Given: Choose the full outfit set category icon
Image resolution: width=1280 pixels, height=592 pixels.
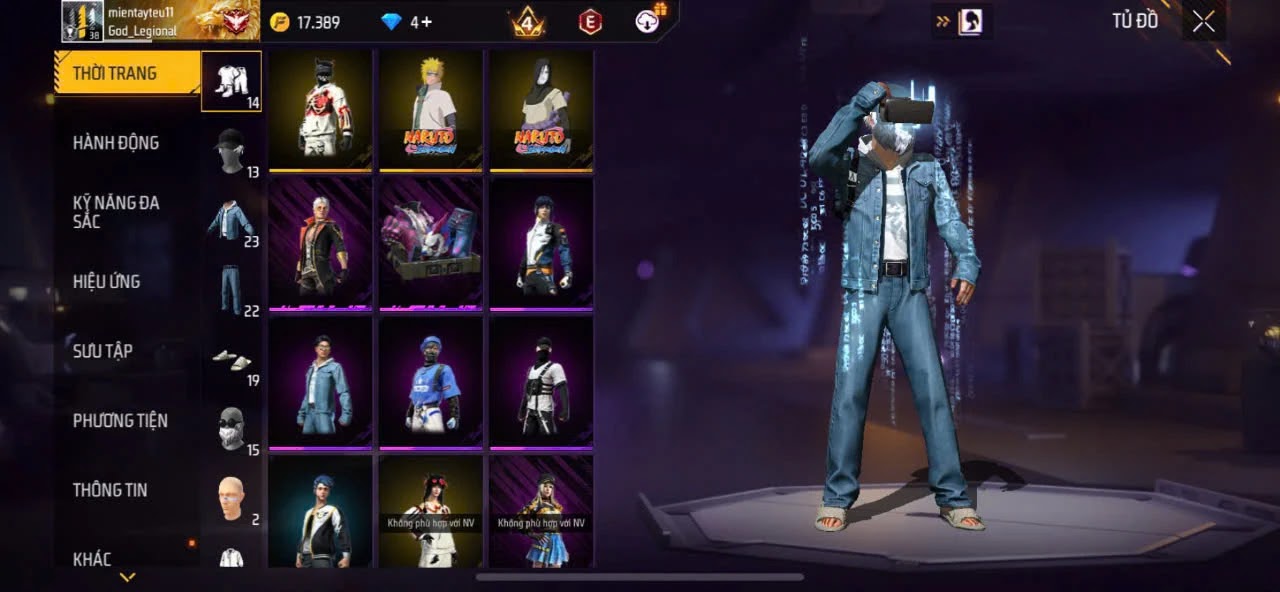Looking at the screenshot, I should coord(231,80).
